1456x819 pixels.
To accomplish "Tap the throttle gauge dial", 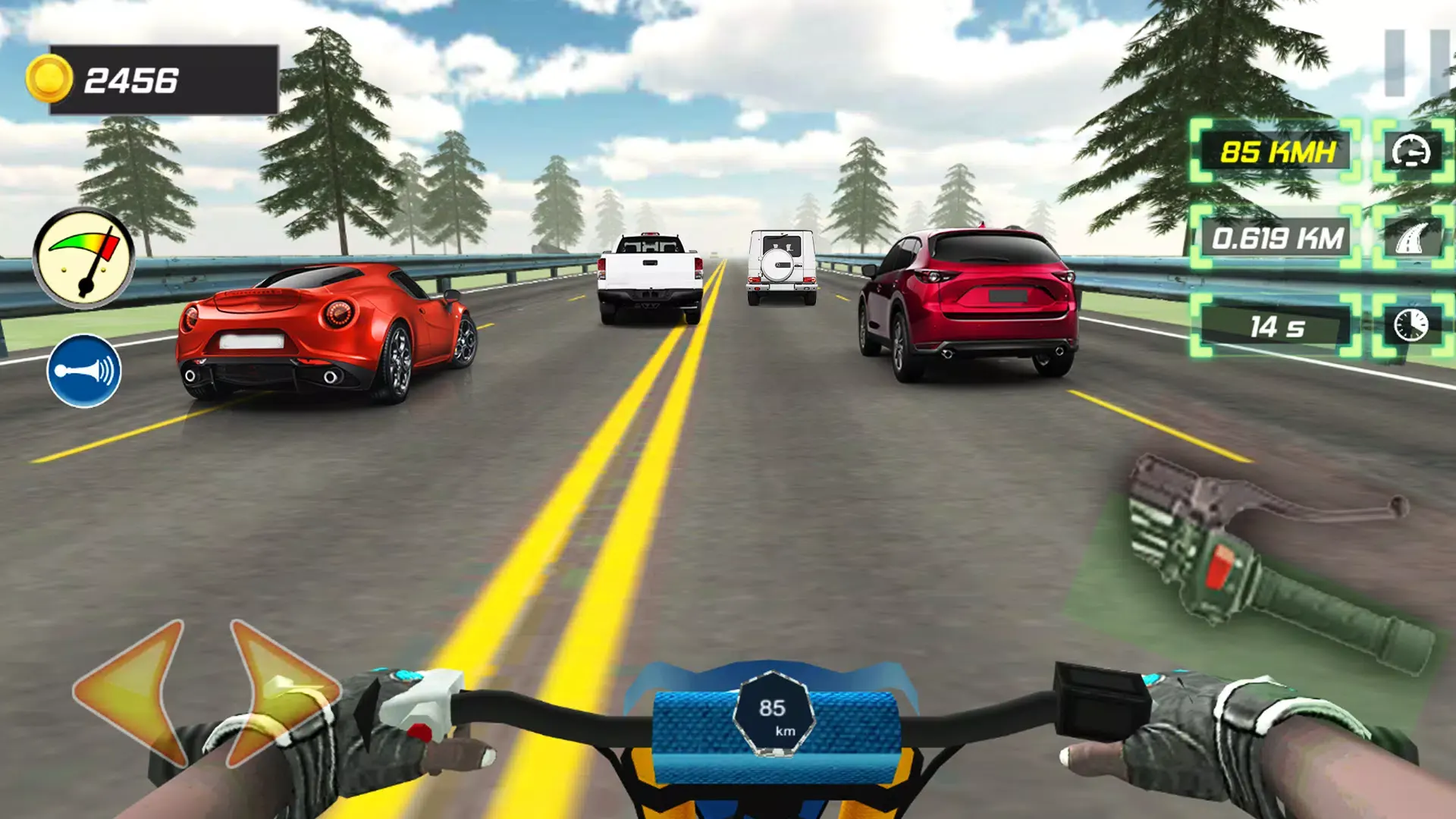I will (83, 258).
